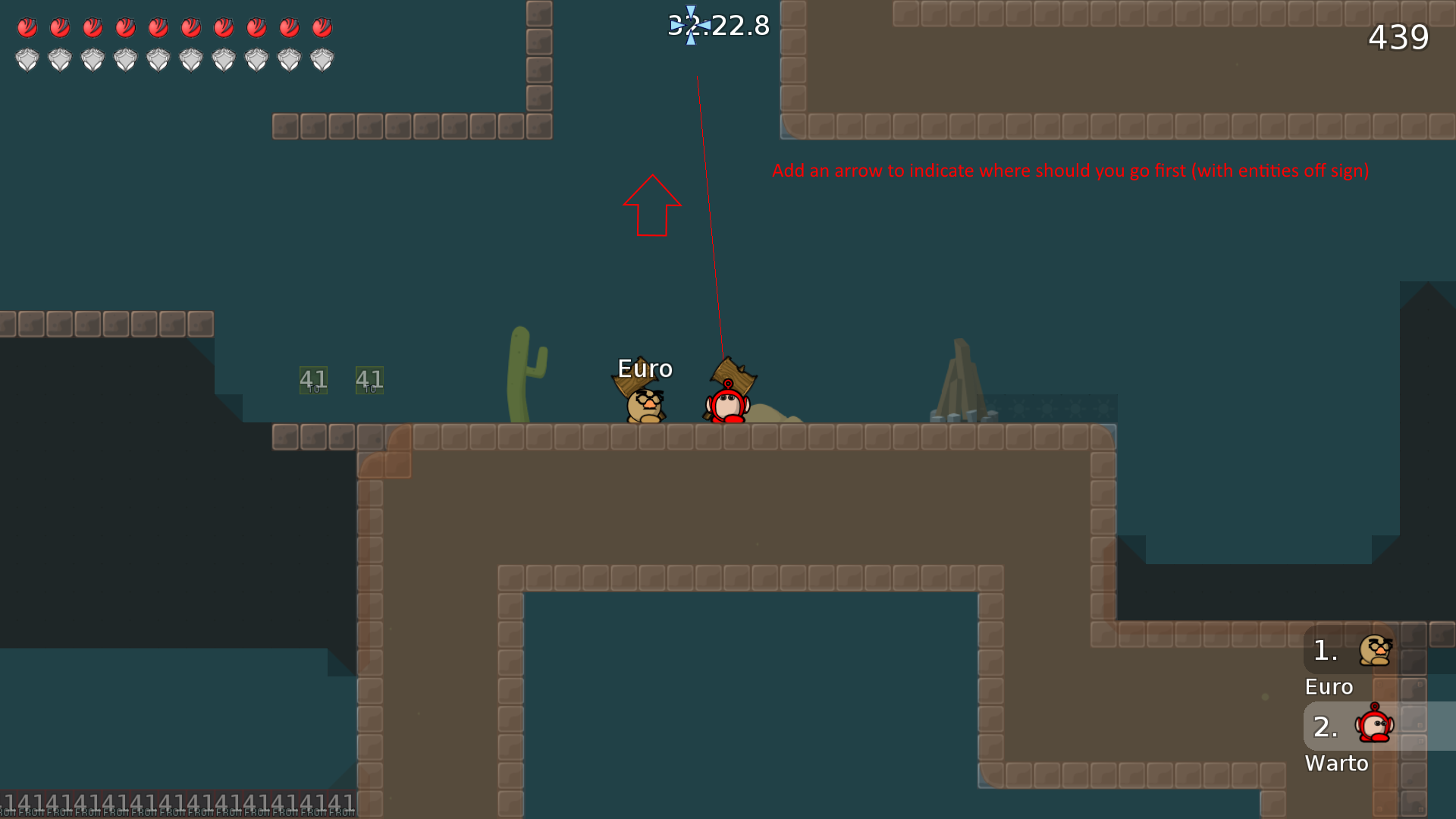Click the rightmost armor shield icon
1456x819 pixels.
point(323,59)
